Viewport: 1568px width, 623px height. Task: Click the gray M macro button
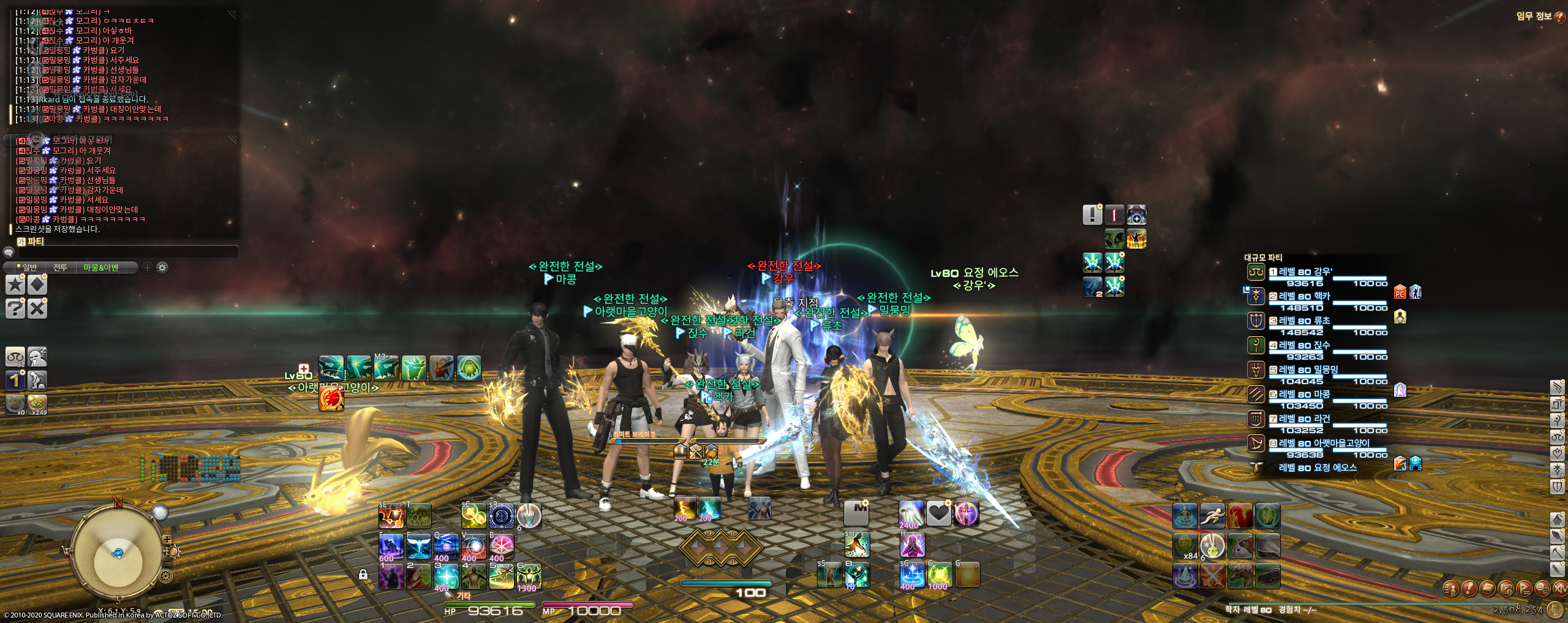pos(856,513)
